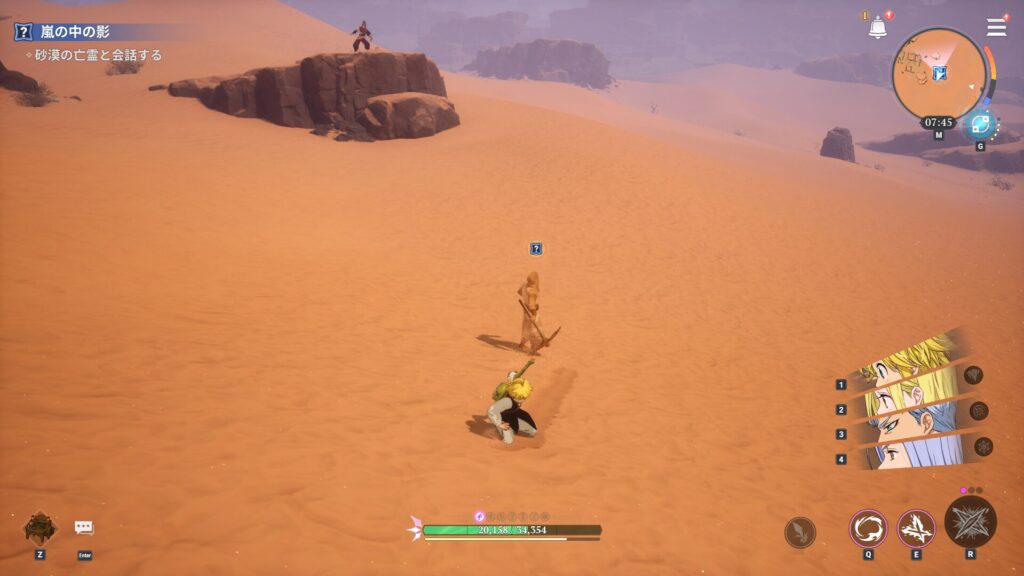Open the circular minimap
The width and height of the screenshot is (1024, 576).
pos(938,75)
